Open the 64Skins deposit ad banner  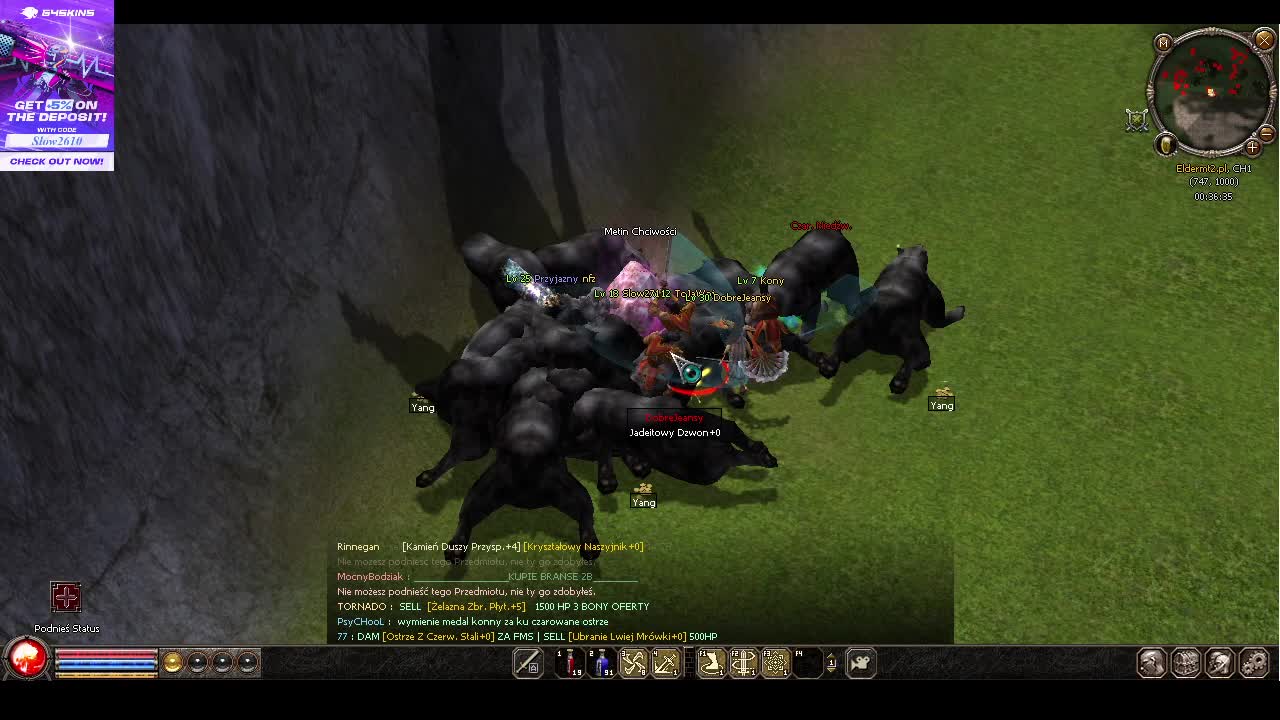click(x=57, y=85)
